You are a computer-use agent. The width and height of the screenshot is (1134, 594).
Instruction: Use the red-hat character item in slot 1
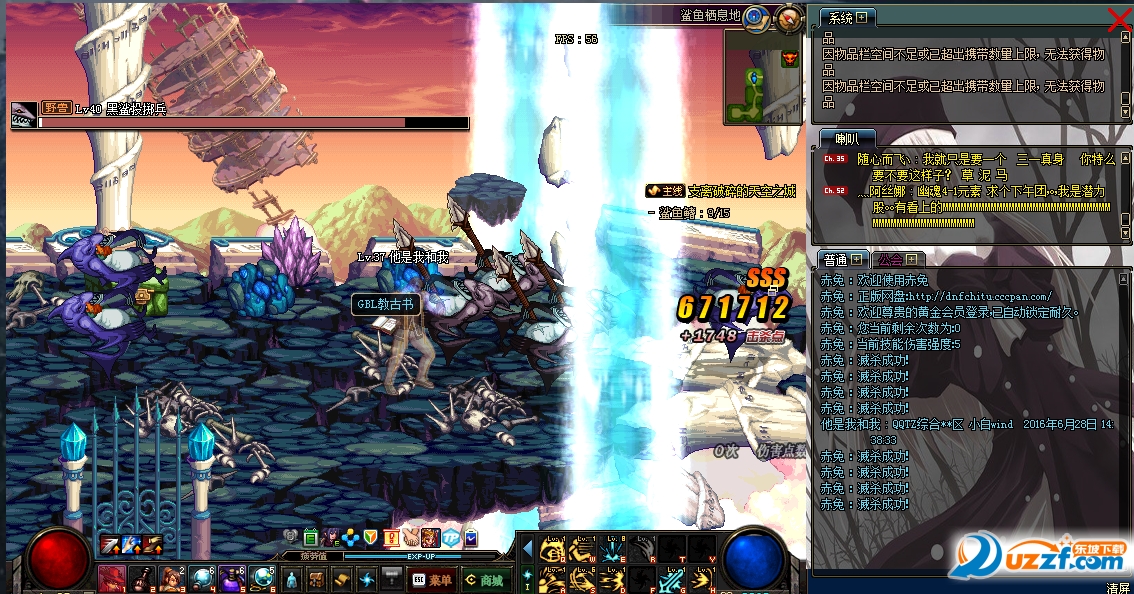111,578
